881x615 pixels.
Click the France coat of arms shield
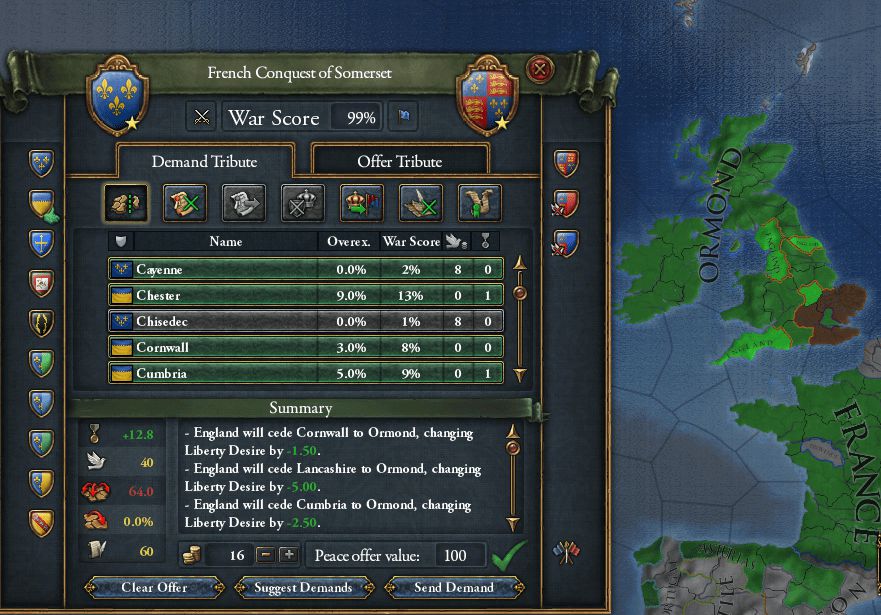click(118, 98)
